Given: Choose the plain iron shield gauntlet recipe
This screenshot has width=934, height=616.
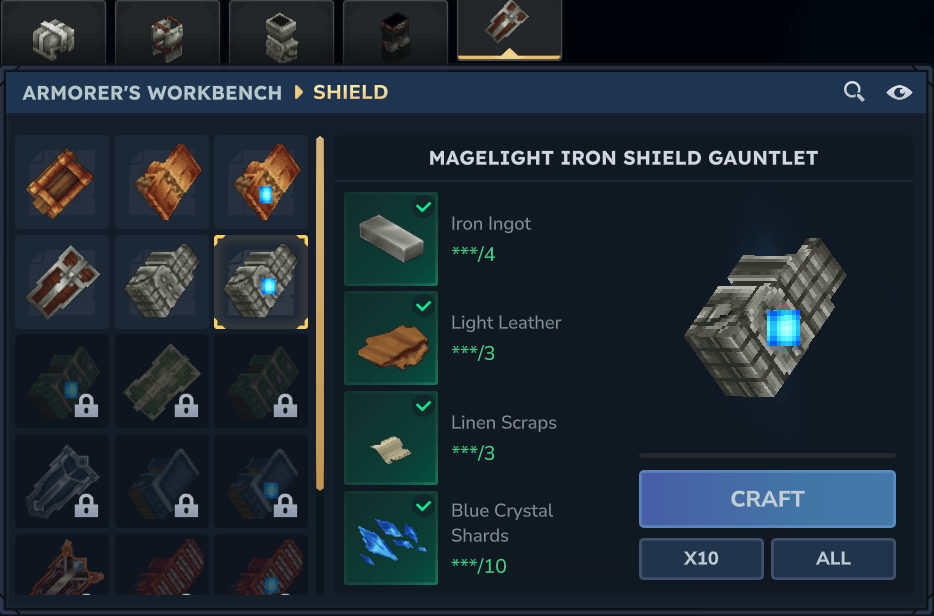Looking at the screenshot, I should [x=162, y=282].
